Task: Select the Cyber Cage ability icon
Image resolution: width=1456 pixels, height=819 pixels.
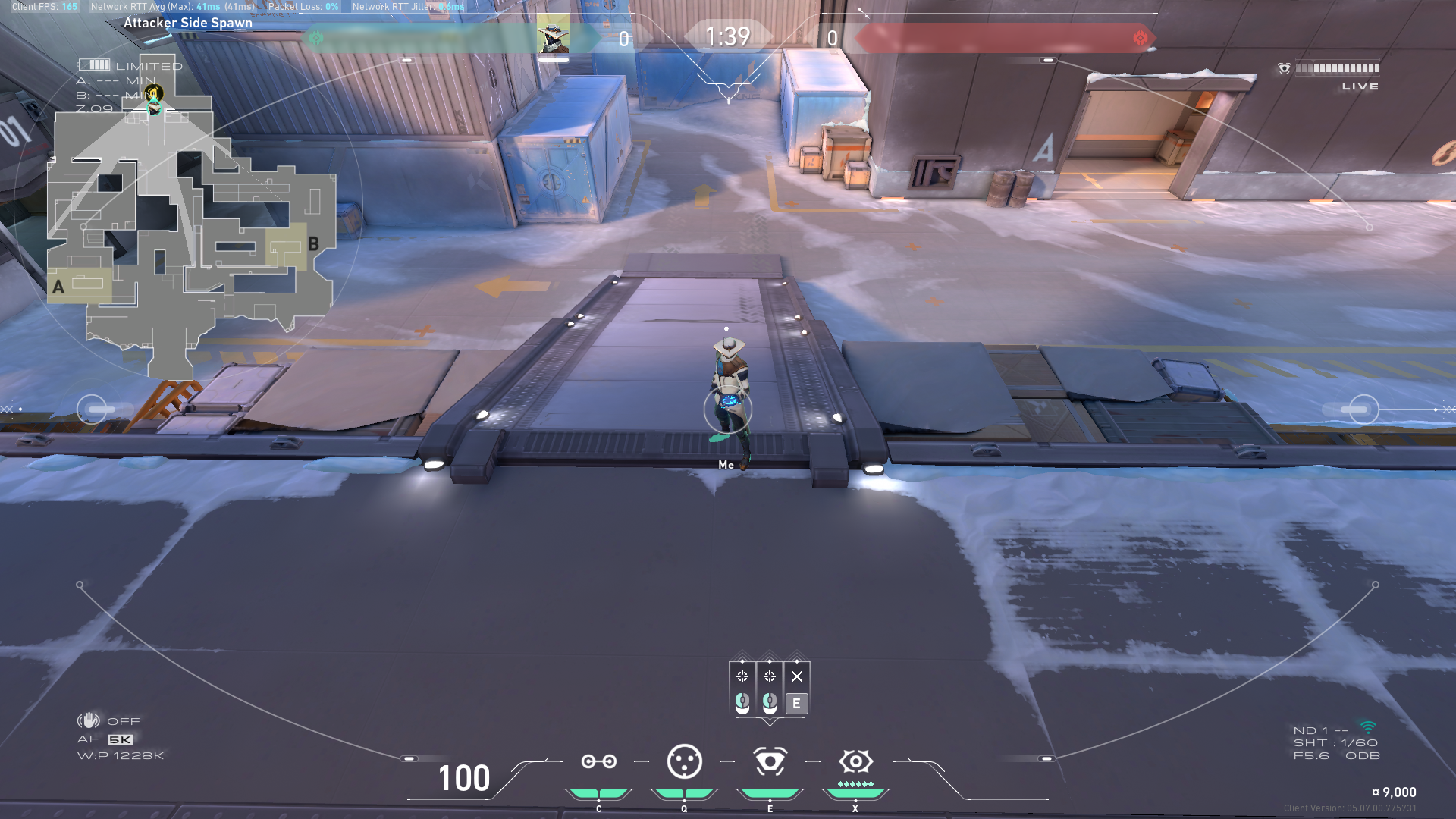Action: pos(684,761)
